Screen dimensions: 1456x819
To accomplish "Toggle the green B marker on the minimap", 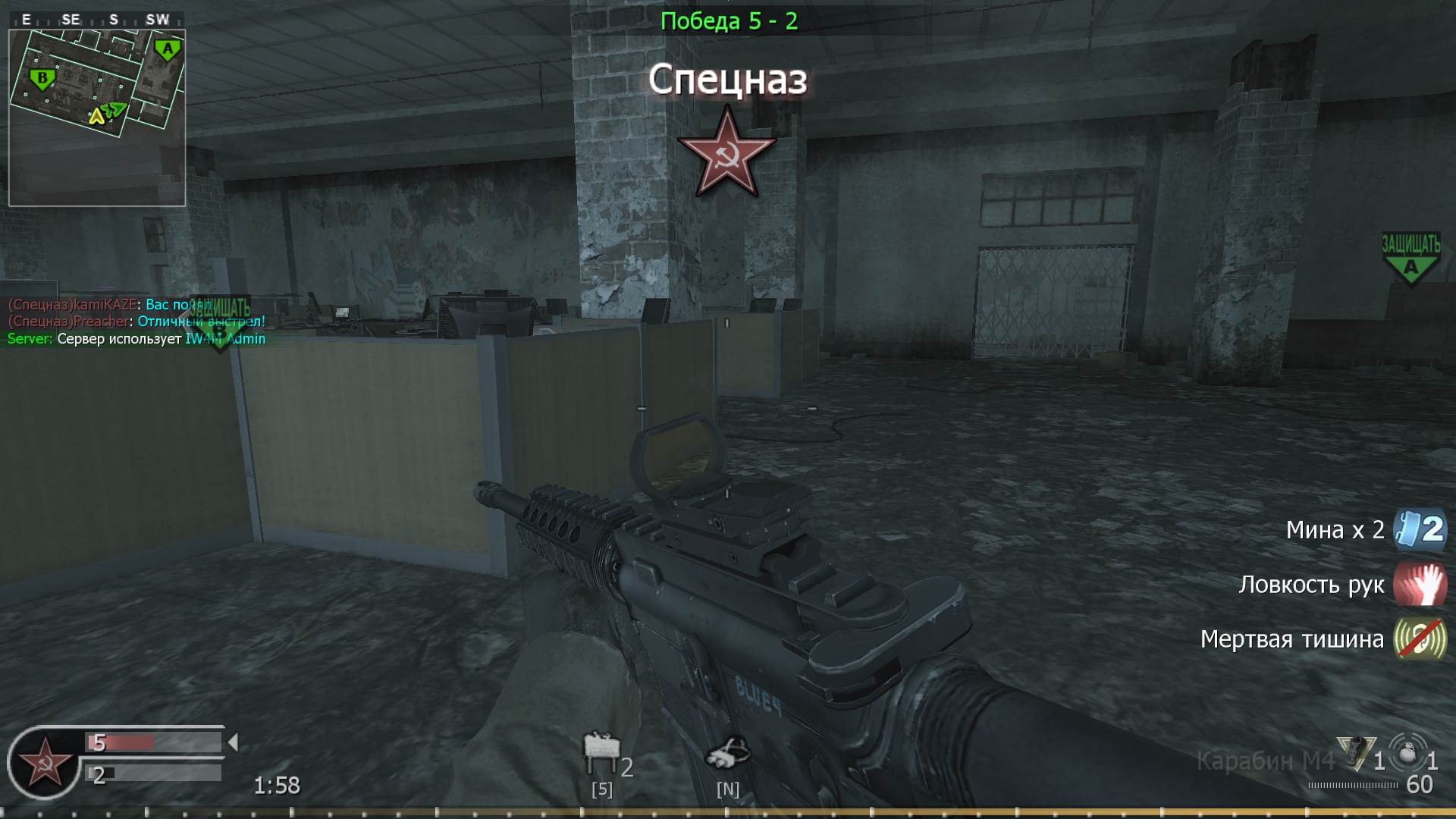I will (42, 77).
